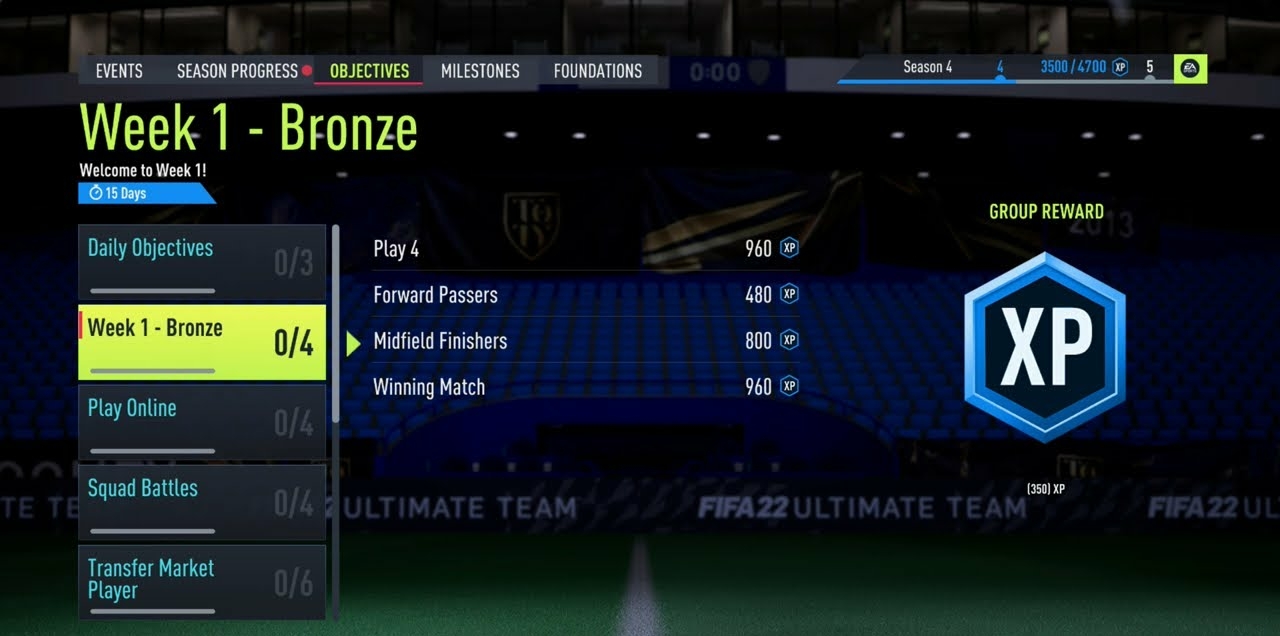This screenshot has width=1280, height=636.
Task: Pick the Play 4 objective
Action: (x=585, y=249)
